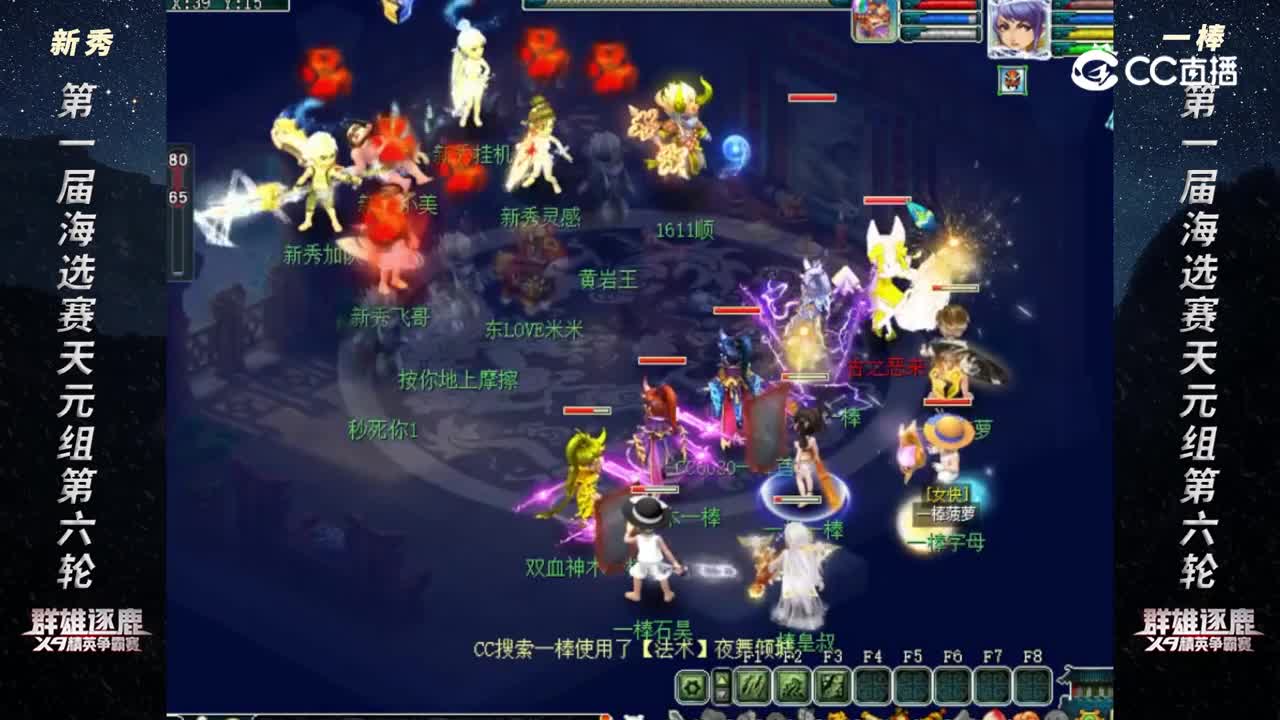Select the skill icon in the F1 slot
Screen dimensions: 1280x720
[752, 685]
